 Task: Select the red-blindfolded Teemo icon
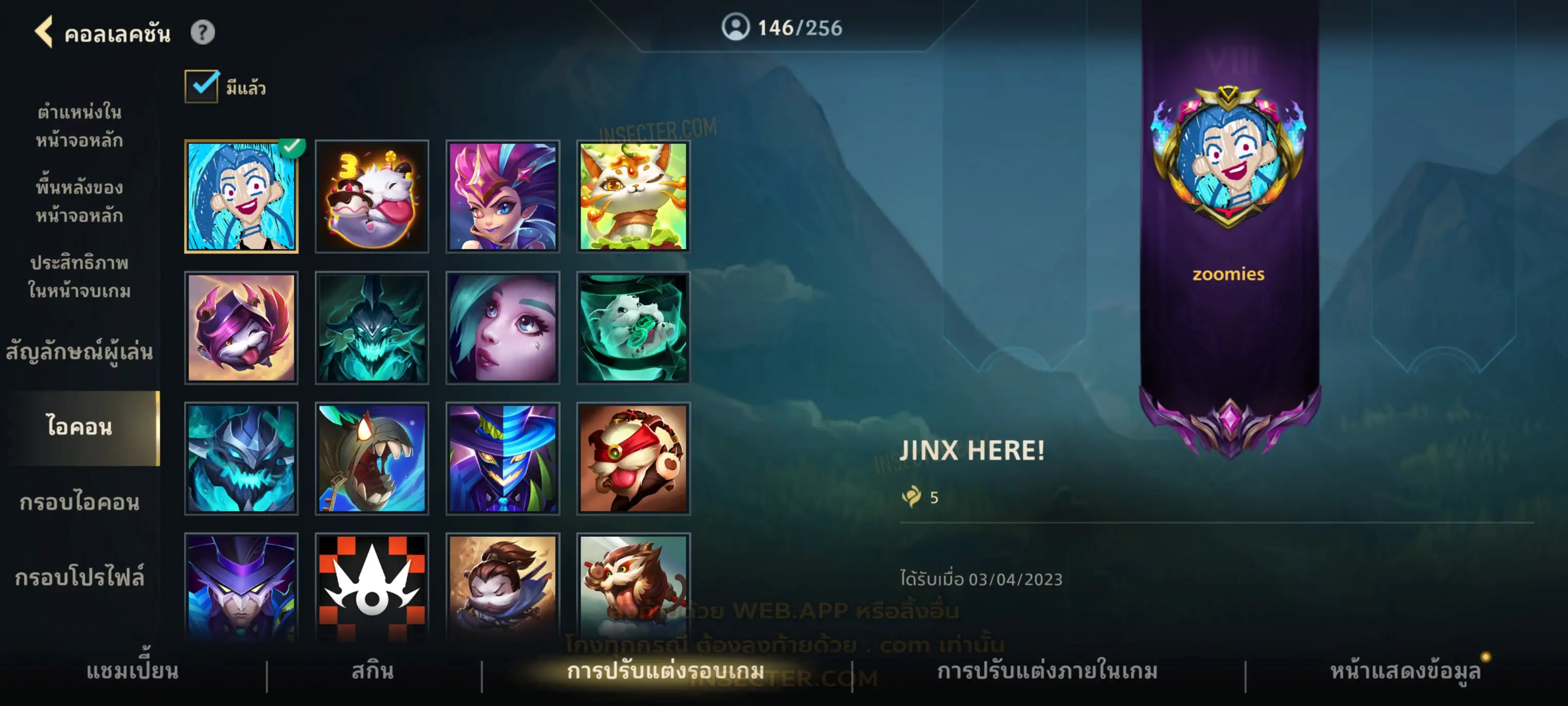[x=633, y=458]
